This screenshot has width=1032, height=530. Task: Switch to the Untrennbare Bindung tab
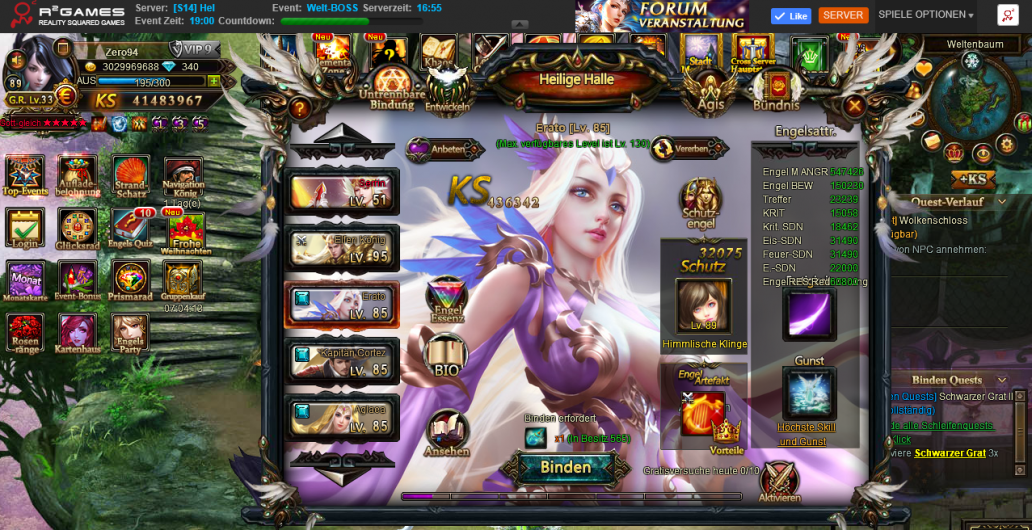(x=391, y=88)
